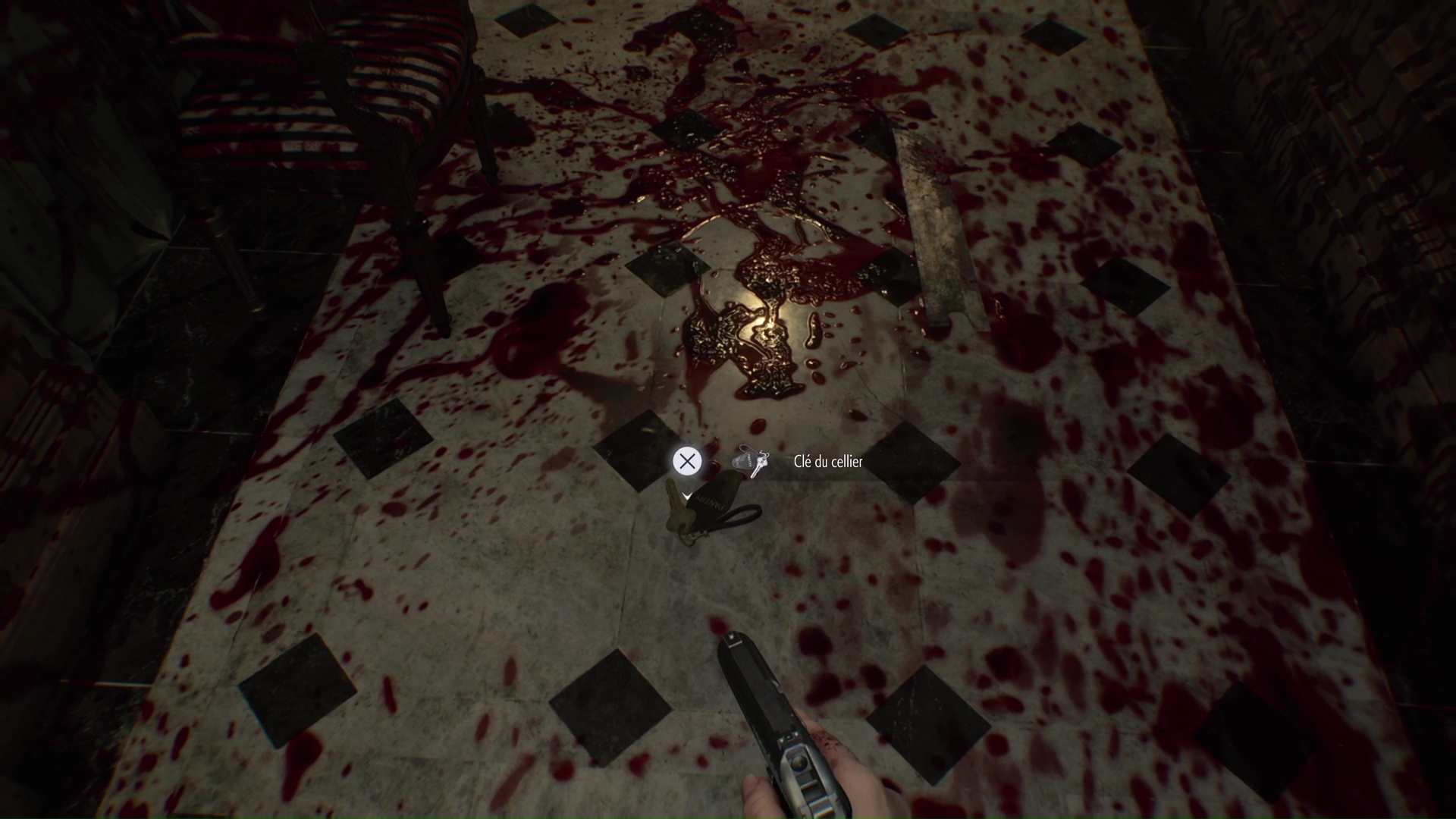Click the Clé du cellier text link
Viewport: 1456px width, 819px height.
(827, 461)
